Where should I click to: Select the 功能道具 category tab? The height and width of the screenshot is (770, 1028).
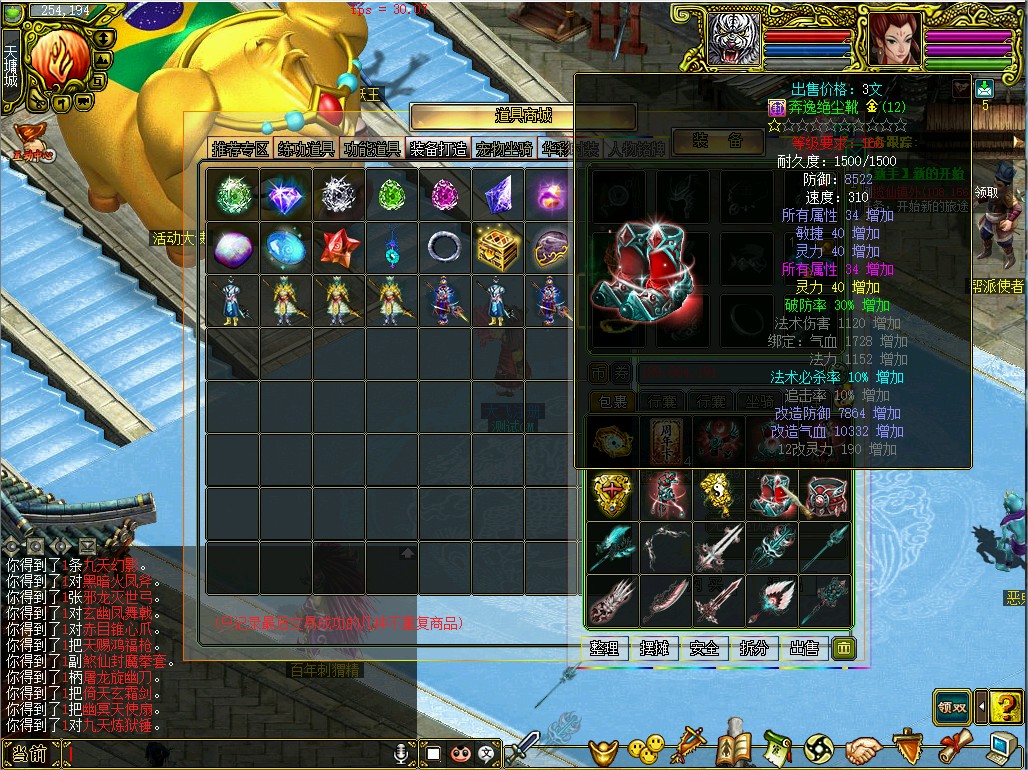click(372, 149)
